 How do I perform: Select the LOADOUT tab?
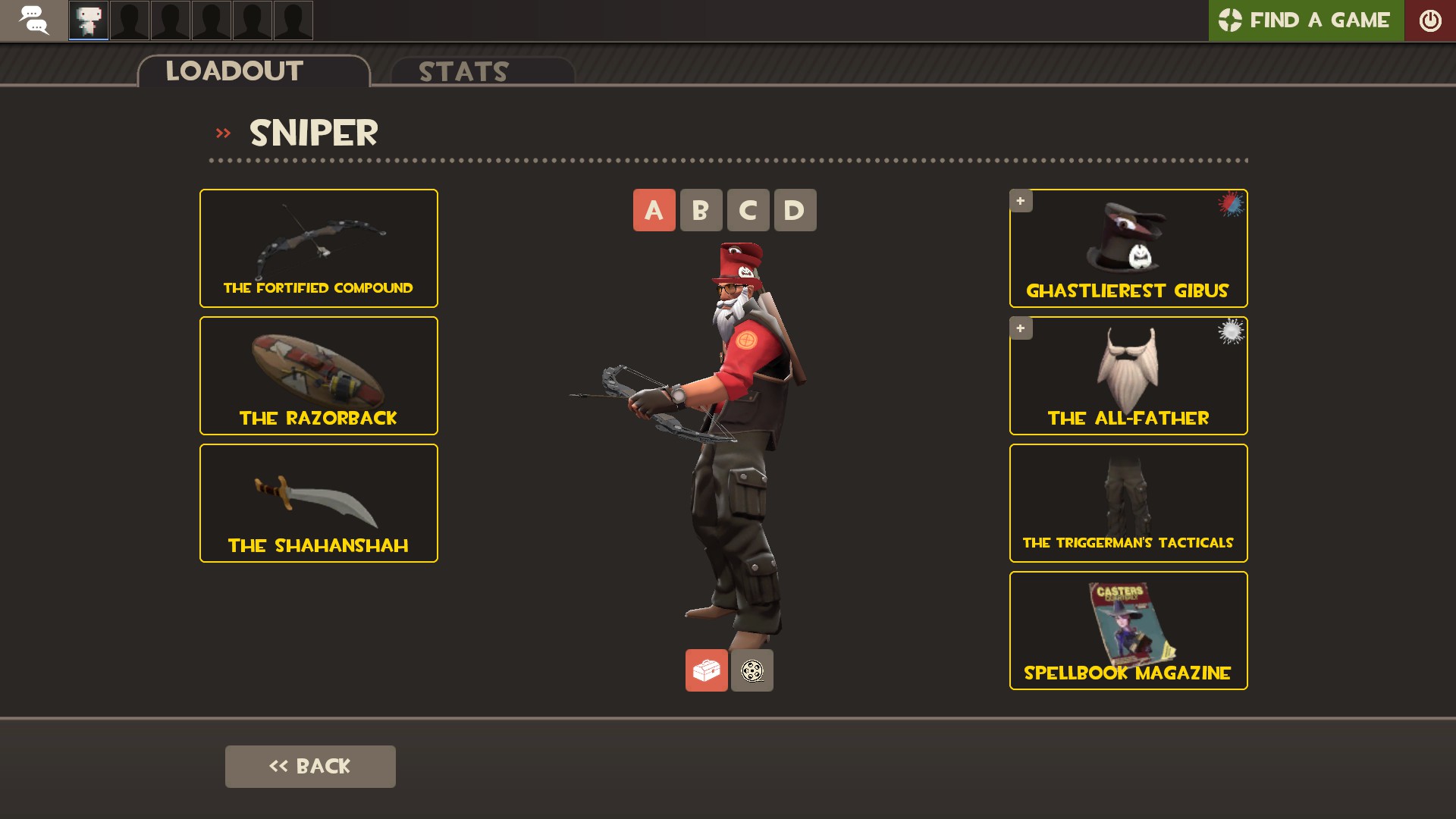point(233,71)
